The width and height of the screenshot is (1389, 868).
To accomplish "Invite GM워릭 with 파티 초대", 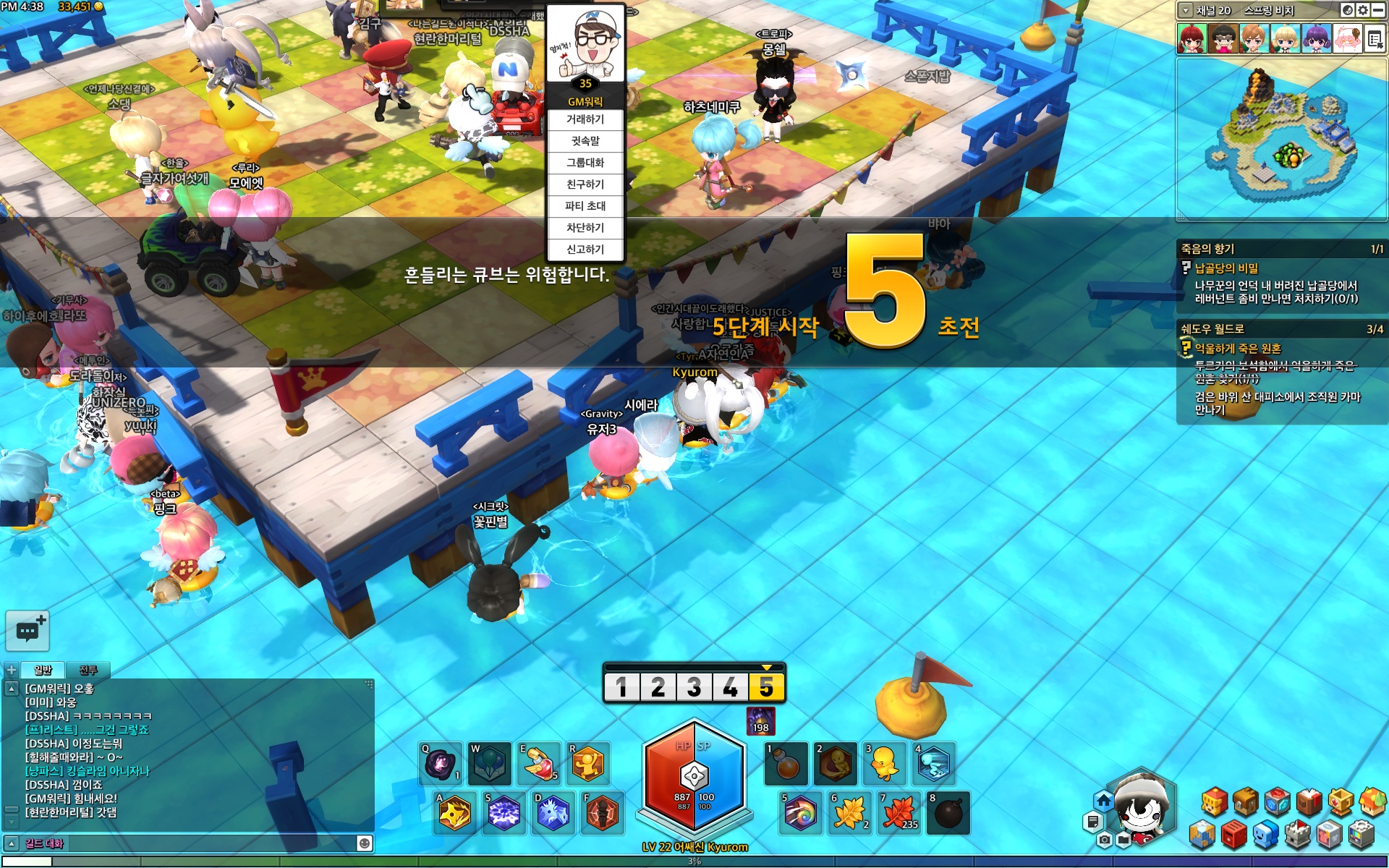I will [585, 206].
